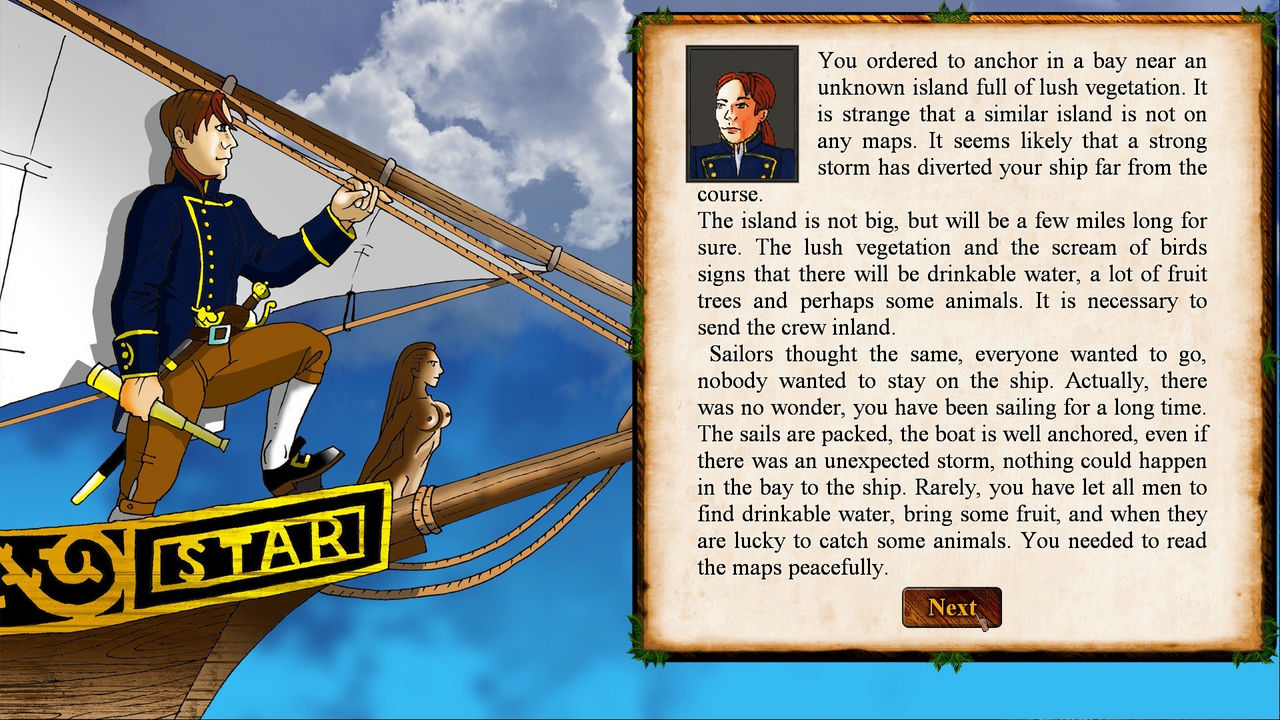Click the vine leaves at the panel's bottom edge
The width and height of the screenshot is (1280, 720).
(950, 660)
